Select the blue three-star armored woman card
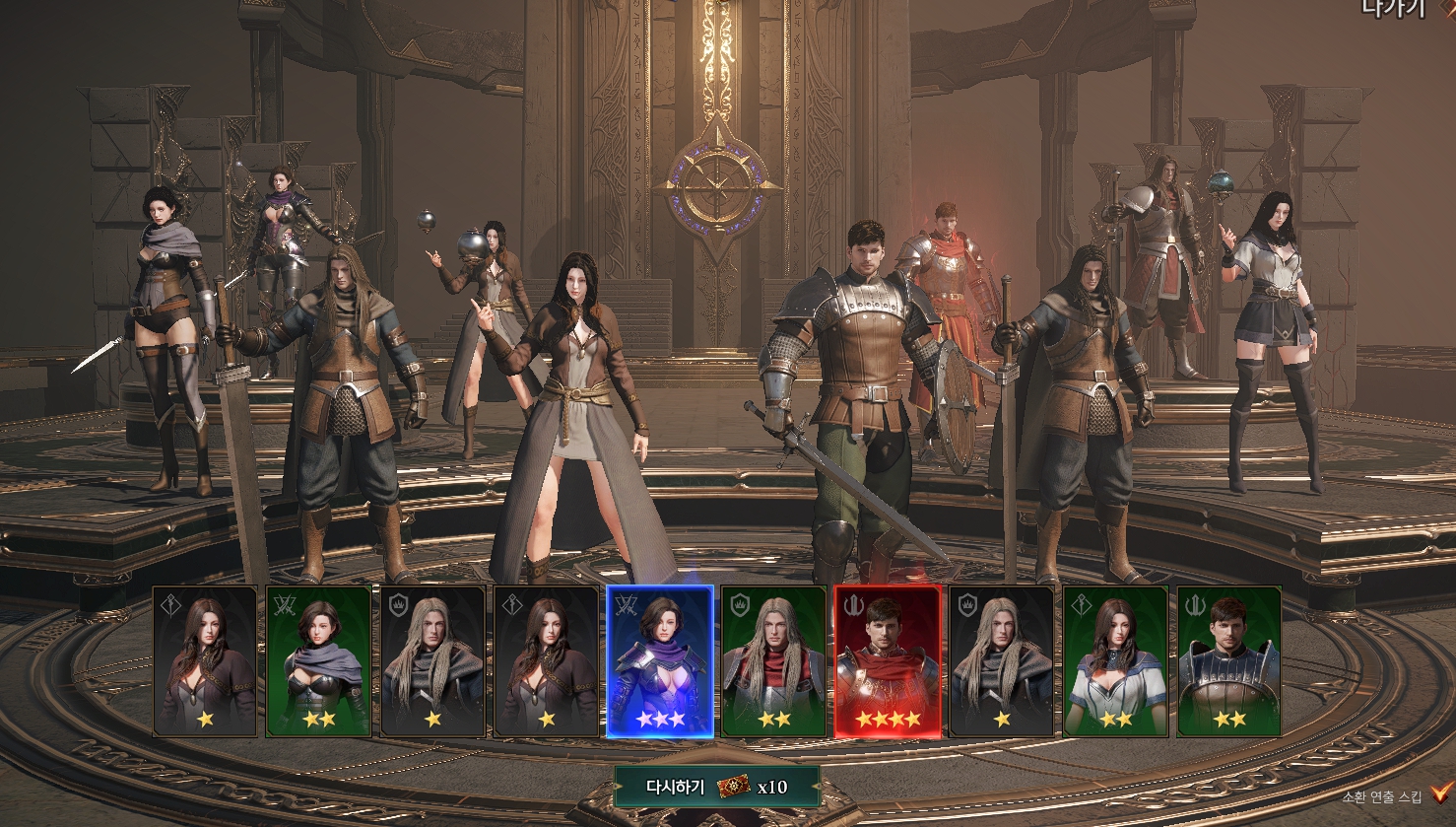The height and width of the screenshot is (827, 1456). 659,661
